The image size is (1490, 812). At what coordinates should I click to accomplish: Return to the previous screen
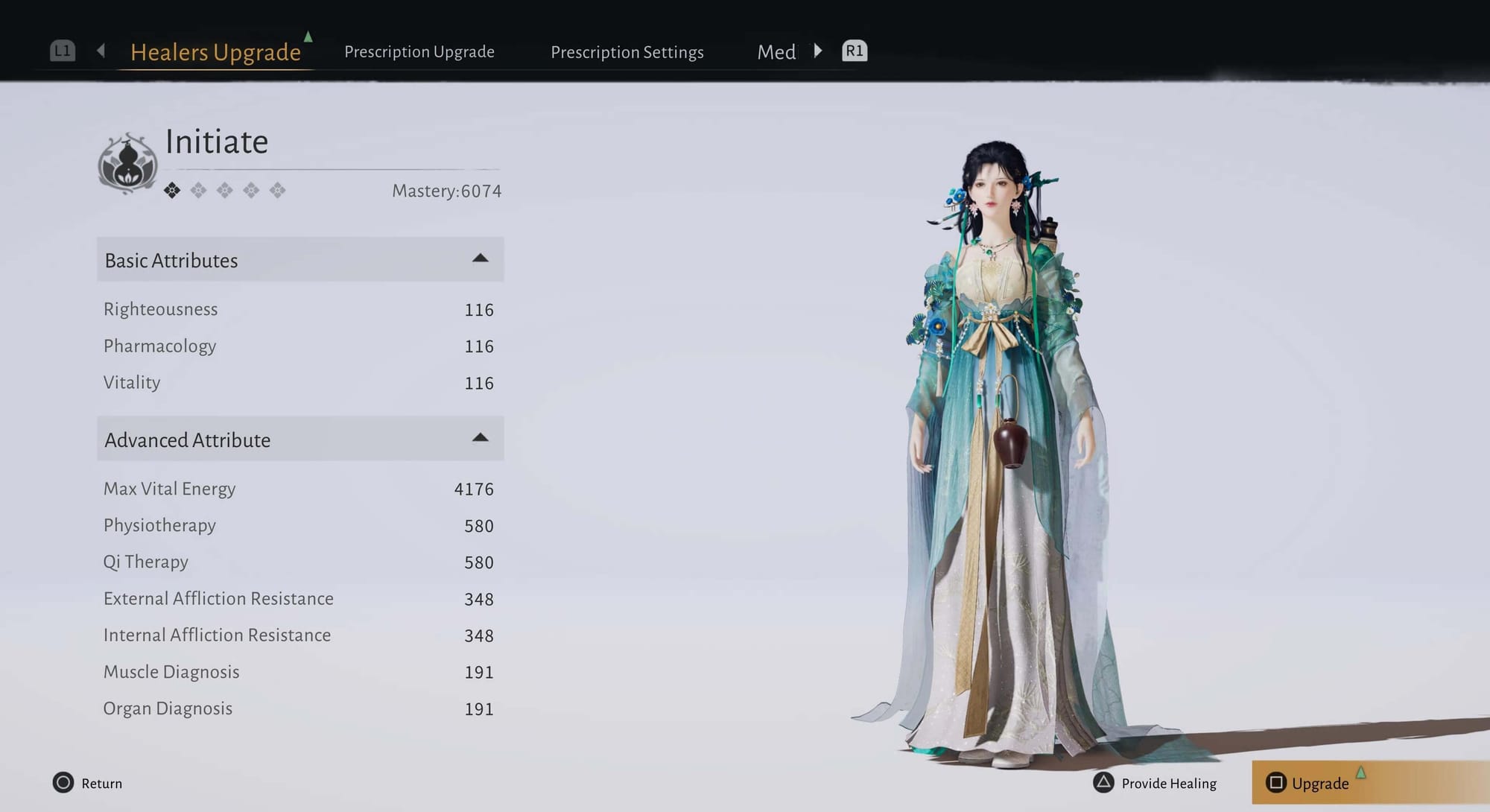[x=87, y=783]
